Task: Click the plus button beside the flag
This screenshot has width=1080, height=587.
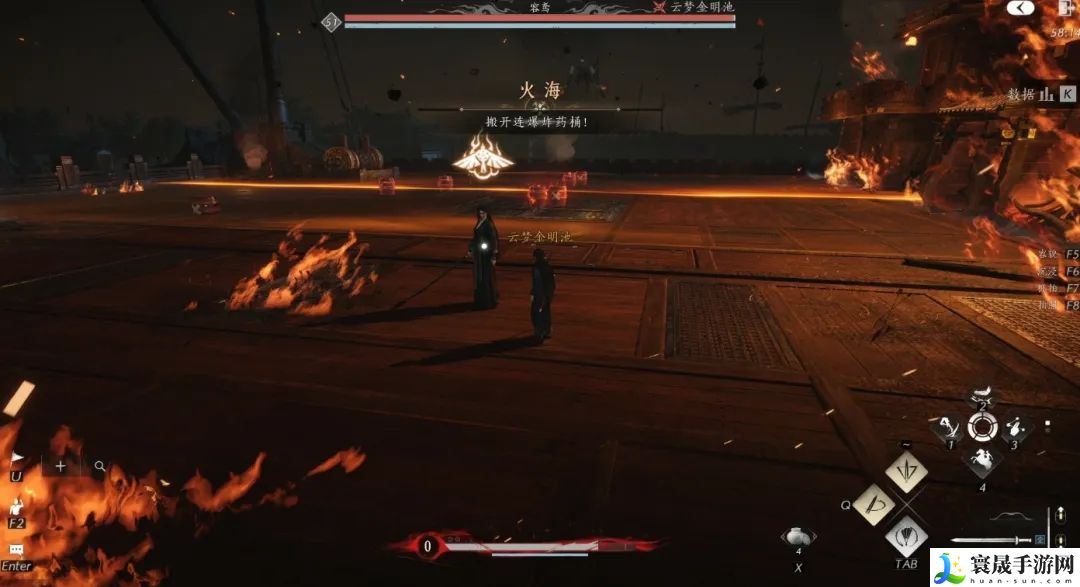Action: click(x=60, y=465)
